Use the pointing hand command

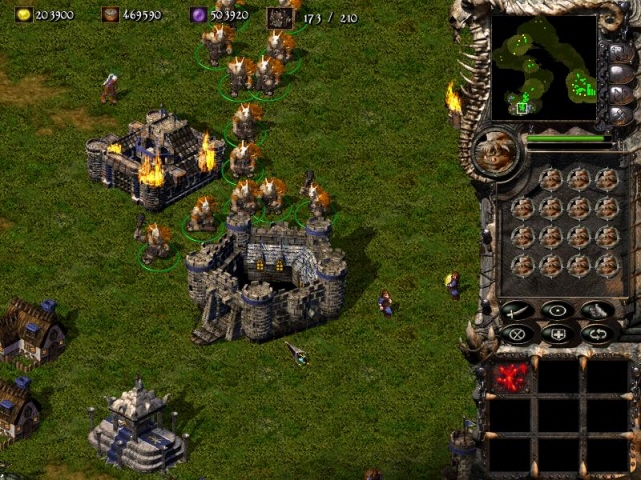pyautogui.click(x=597, y=310)
